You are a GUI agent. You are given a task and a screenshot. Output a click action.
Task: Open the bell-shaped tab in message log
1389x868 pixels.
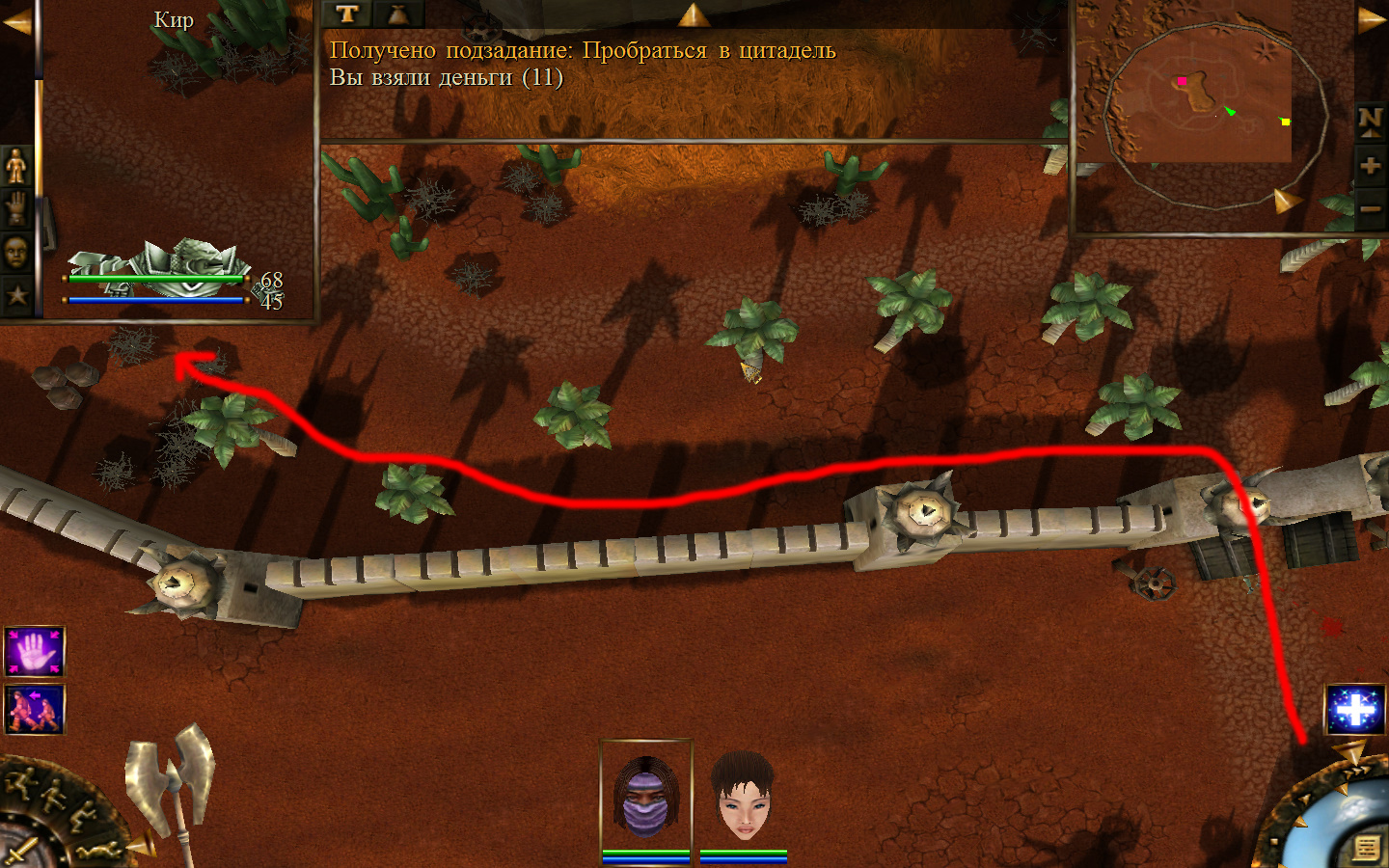[x=397, y=14]
